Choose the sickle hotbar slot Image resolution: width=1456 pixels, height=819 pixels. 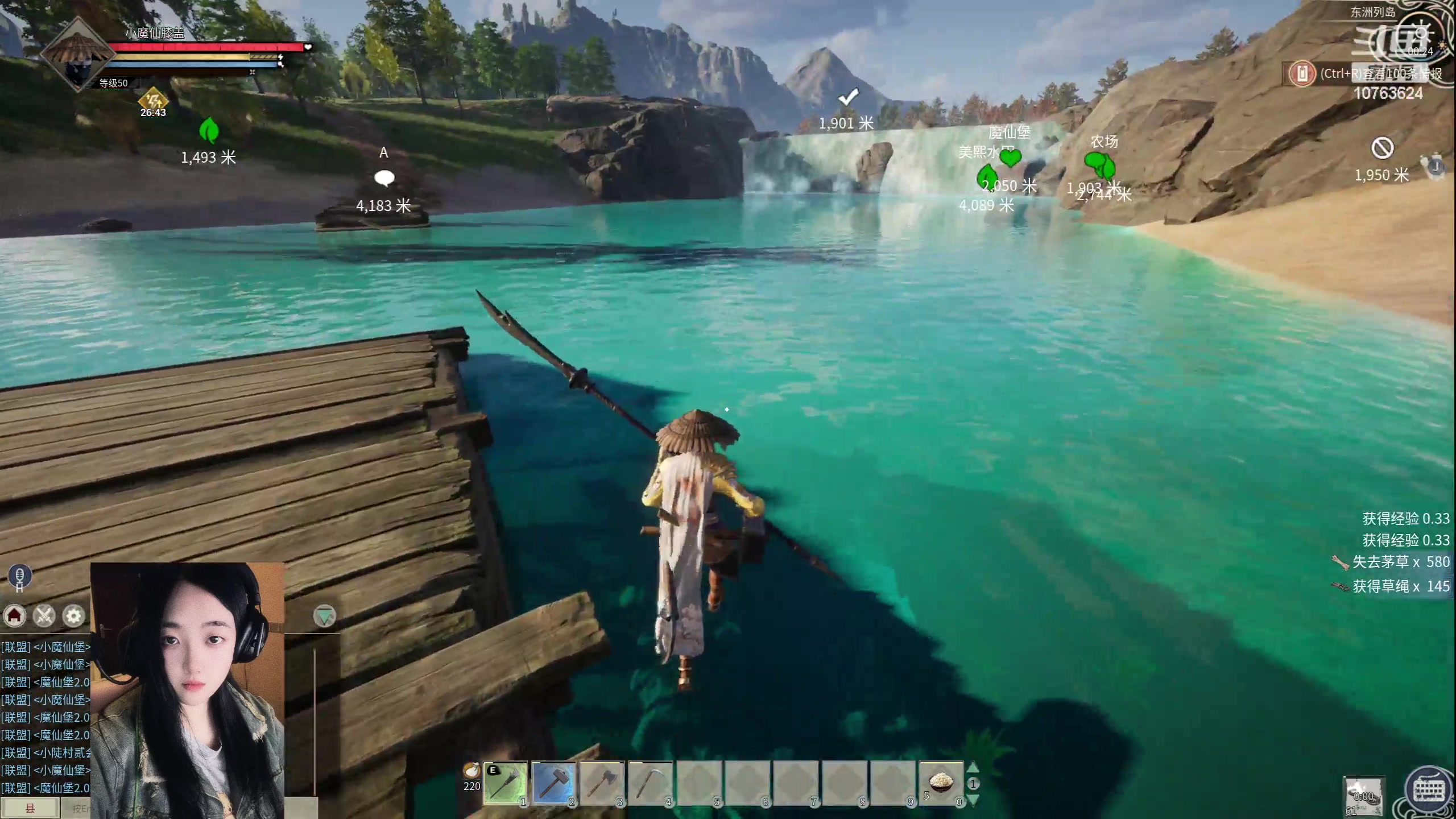coord(650,784)
